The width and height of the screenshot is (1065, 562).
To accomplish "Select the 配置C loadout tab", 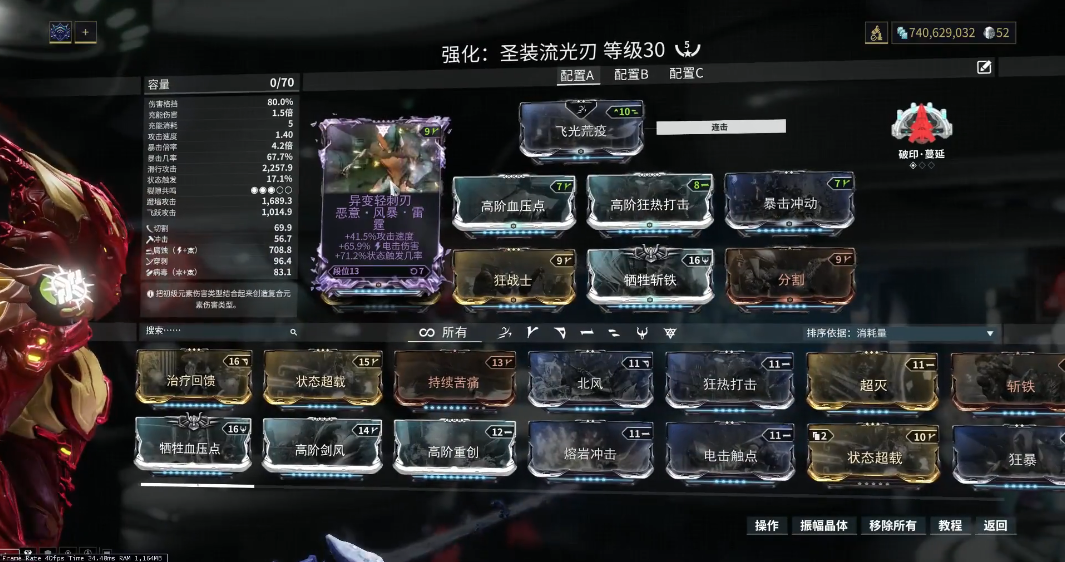I will [686, 74].
